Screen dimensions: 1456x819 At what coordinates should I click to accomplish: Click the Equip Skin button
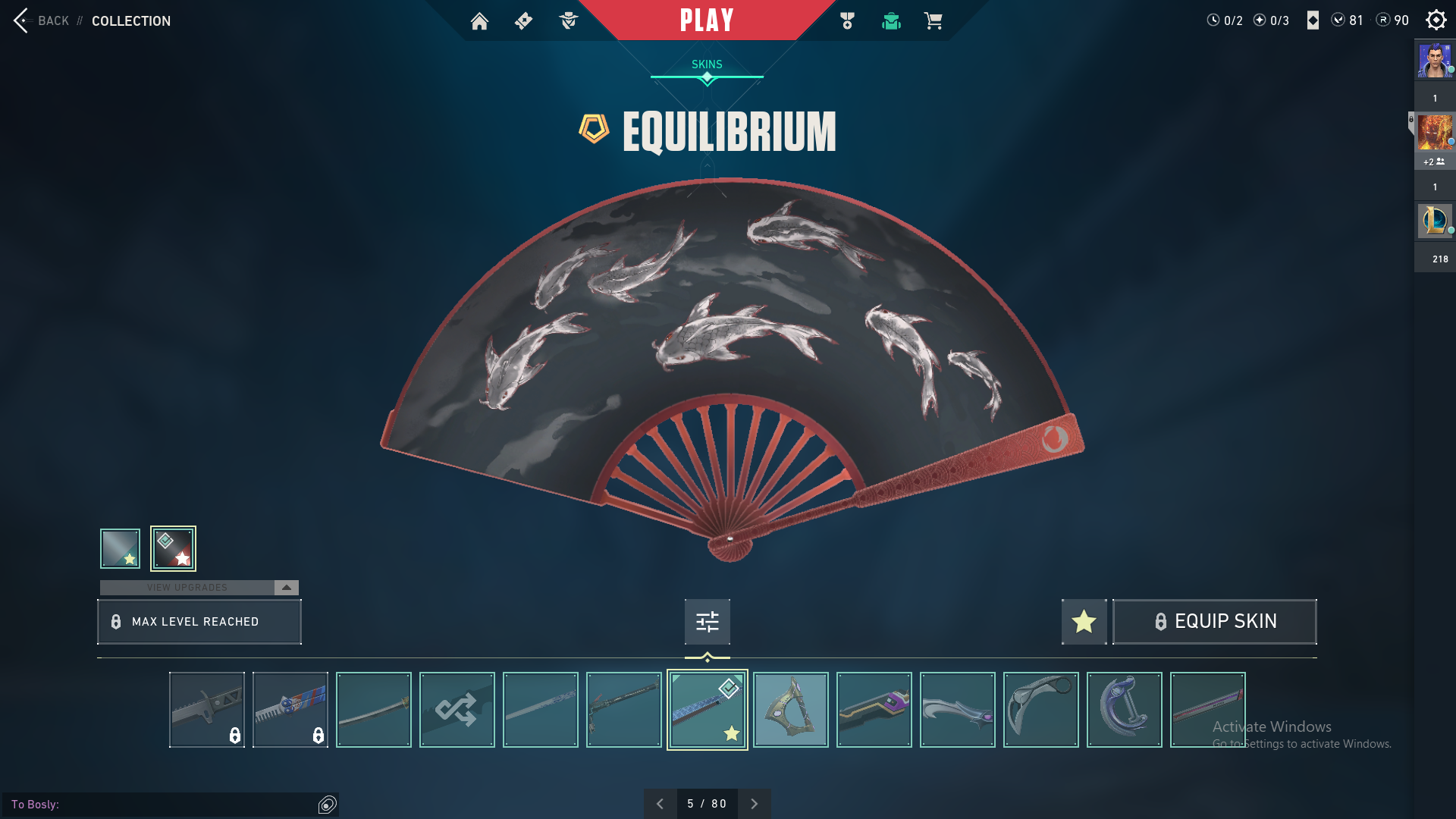1214,622
